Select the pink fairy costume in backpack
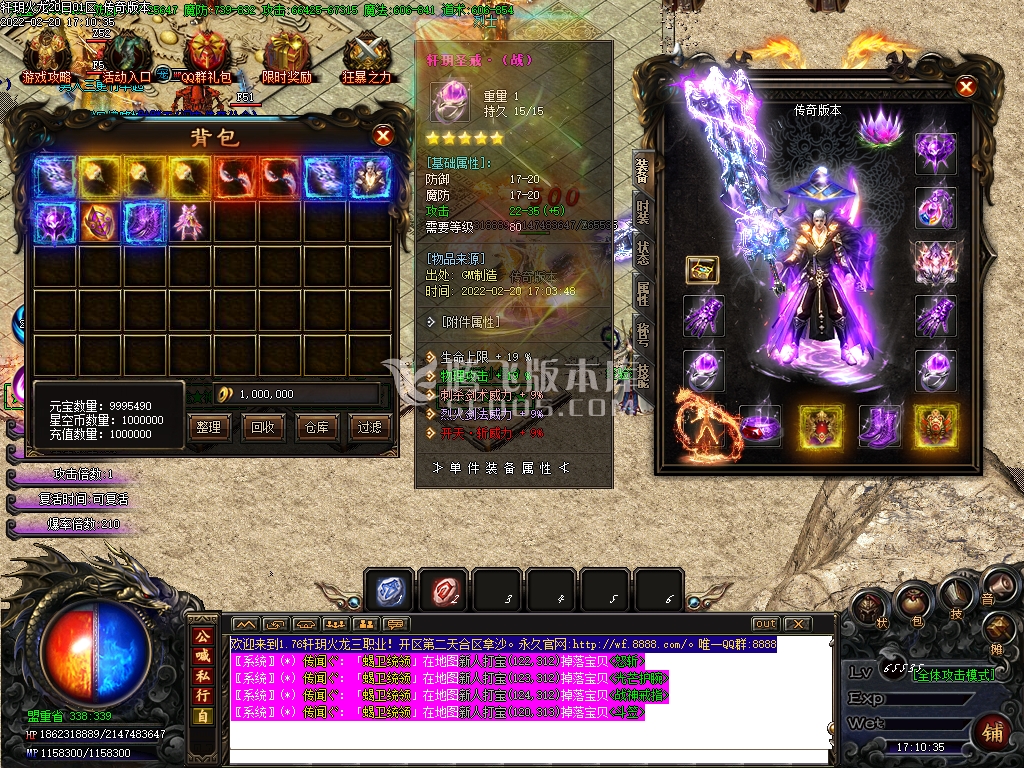Image resolution: width=1024 pixels, height=768 pixels. pos(189,221)
